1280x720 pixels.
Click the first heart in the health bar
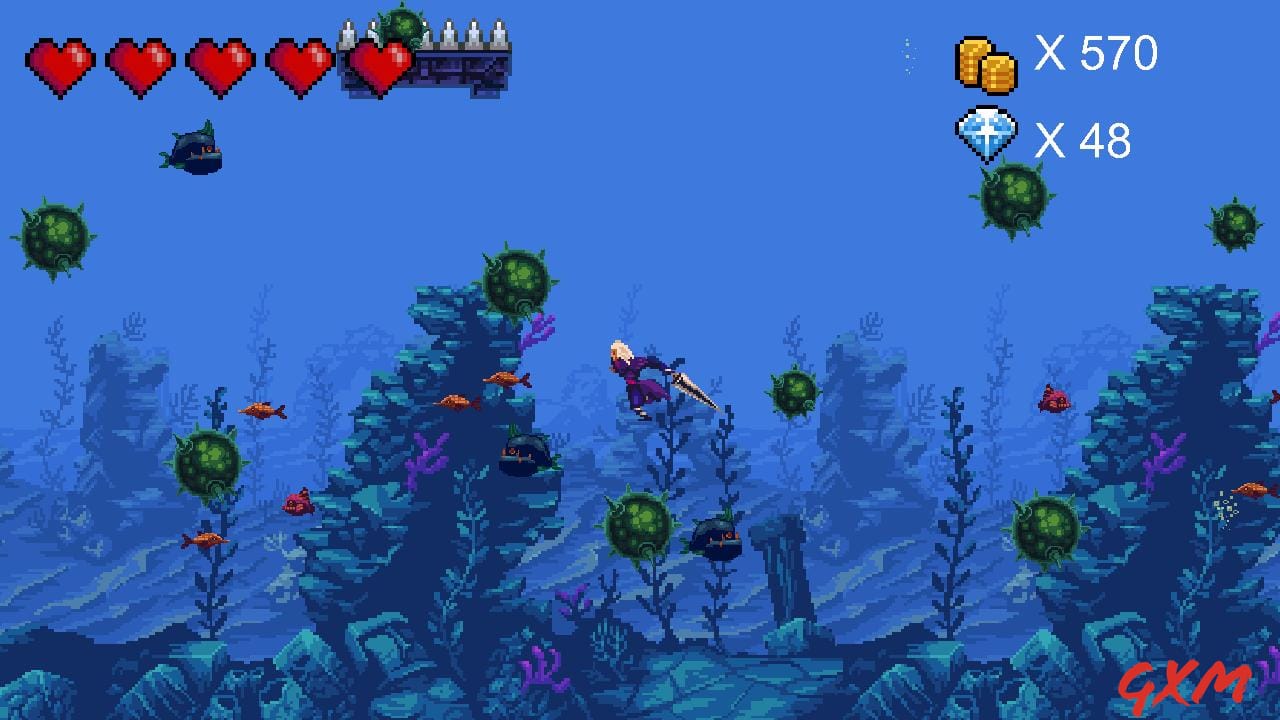pos(62,62)
